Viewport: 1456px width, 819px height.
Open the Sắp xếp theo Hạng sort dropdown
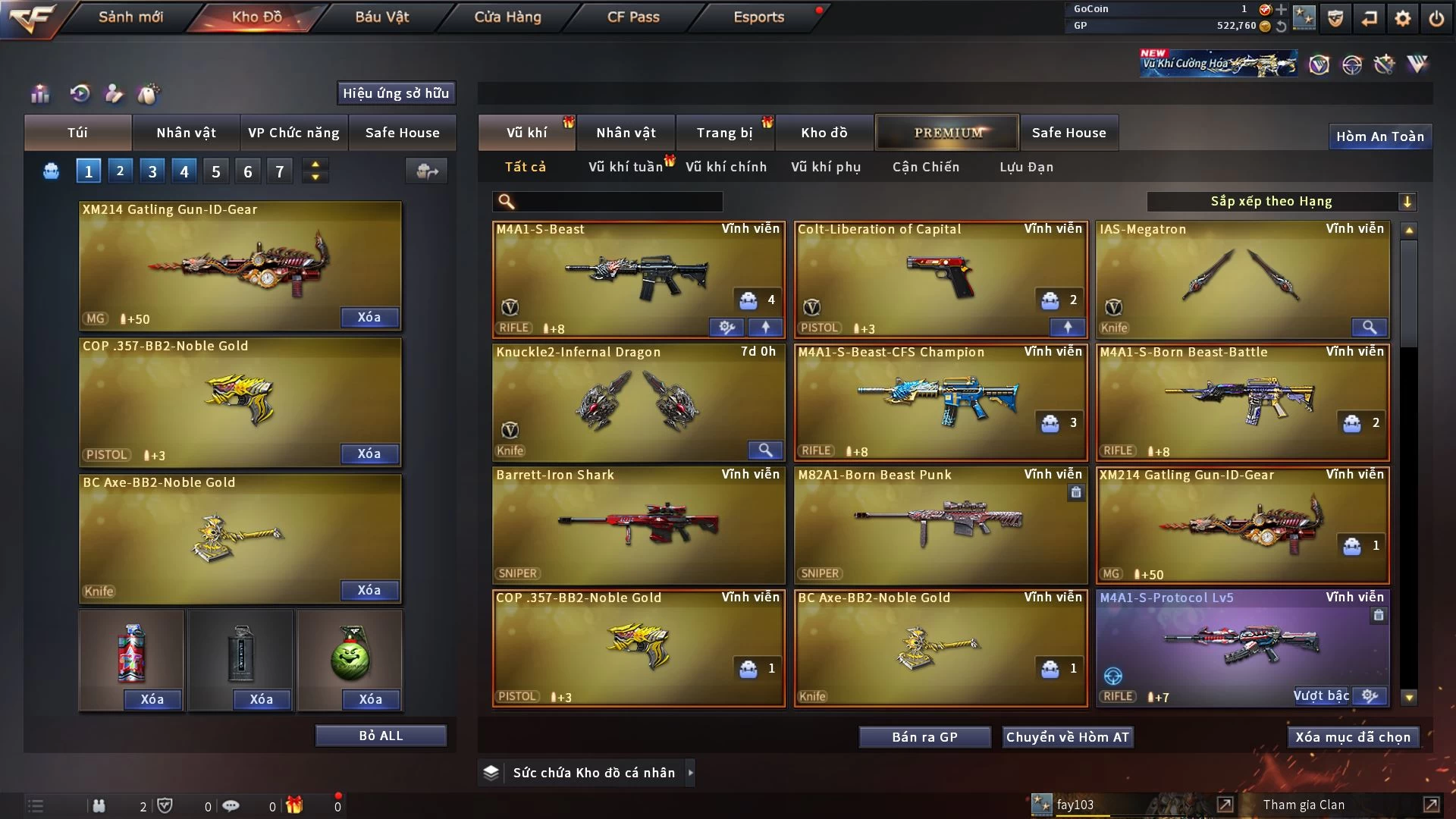[1281, 202]
